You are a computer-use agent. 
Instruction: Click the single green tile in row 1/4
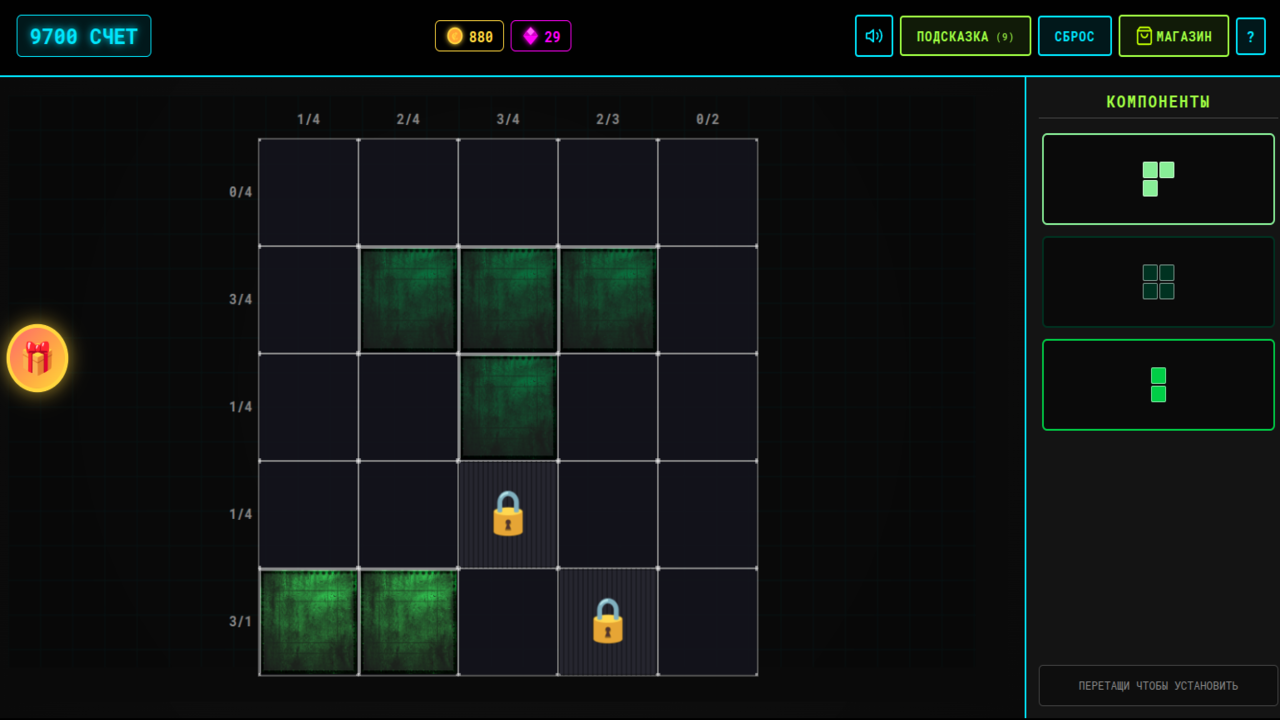(x=508, y=406)
